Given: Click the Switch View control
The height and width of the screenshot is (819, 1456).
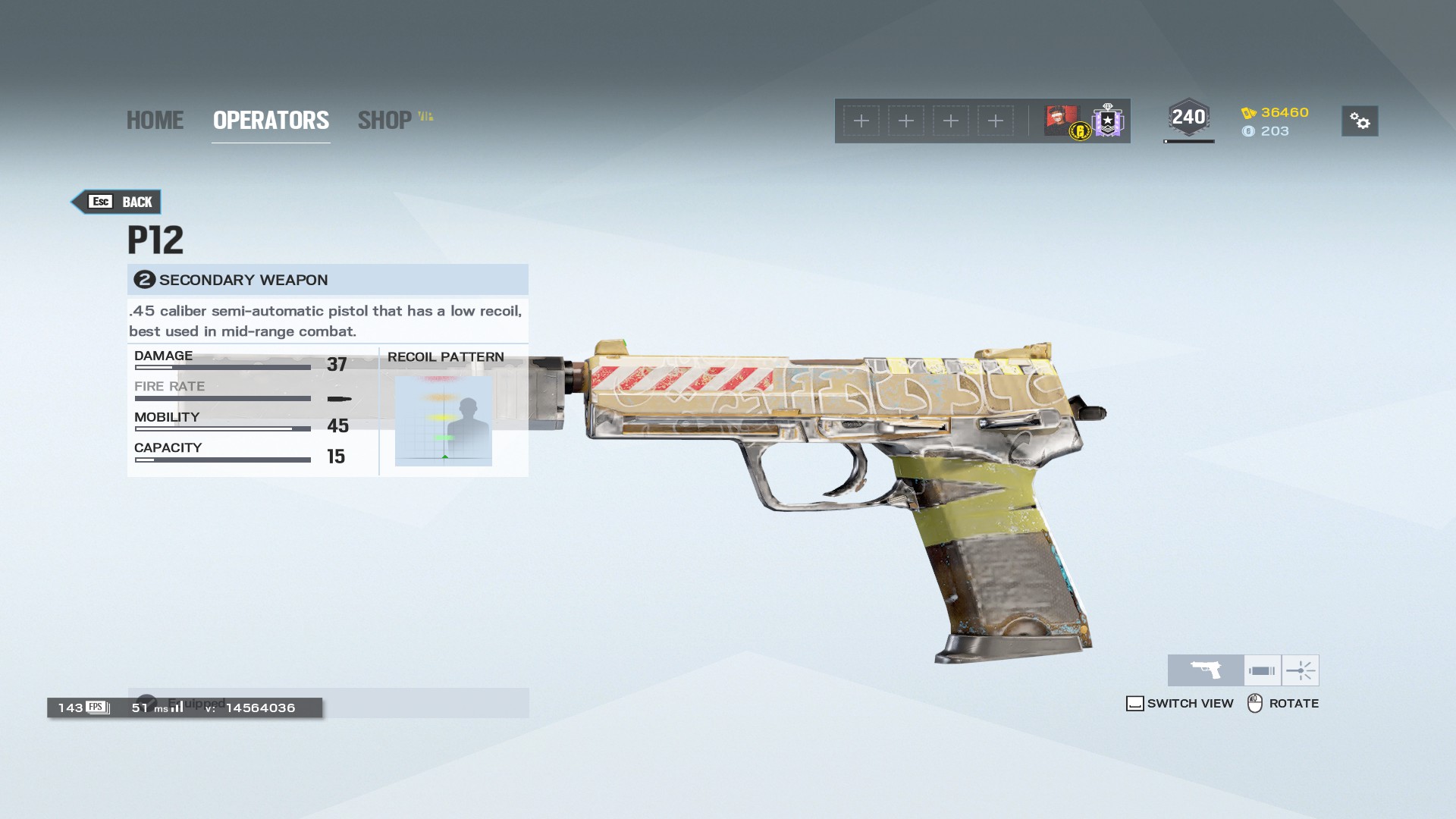Looking at the screenshot, I should [1180, 703].
